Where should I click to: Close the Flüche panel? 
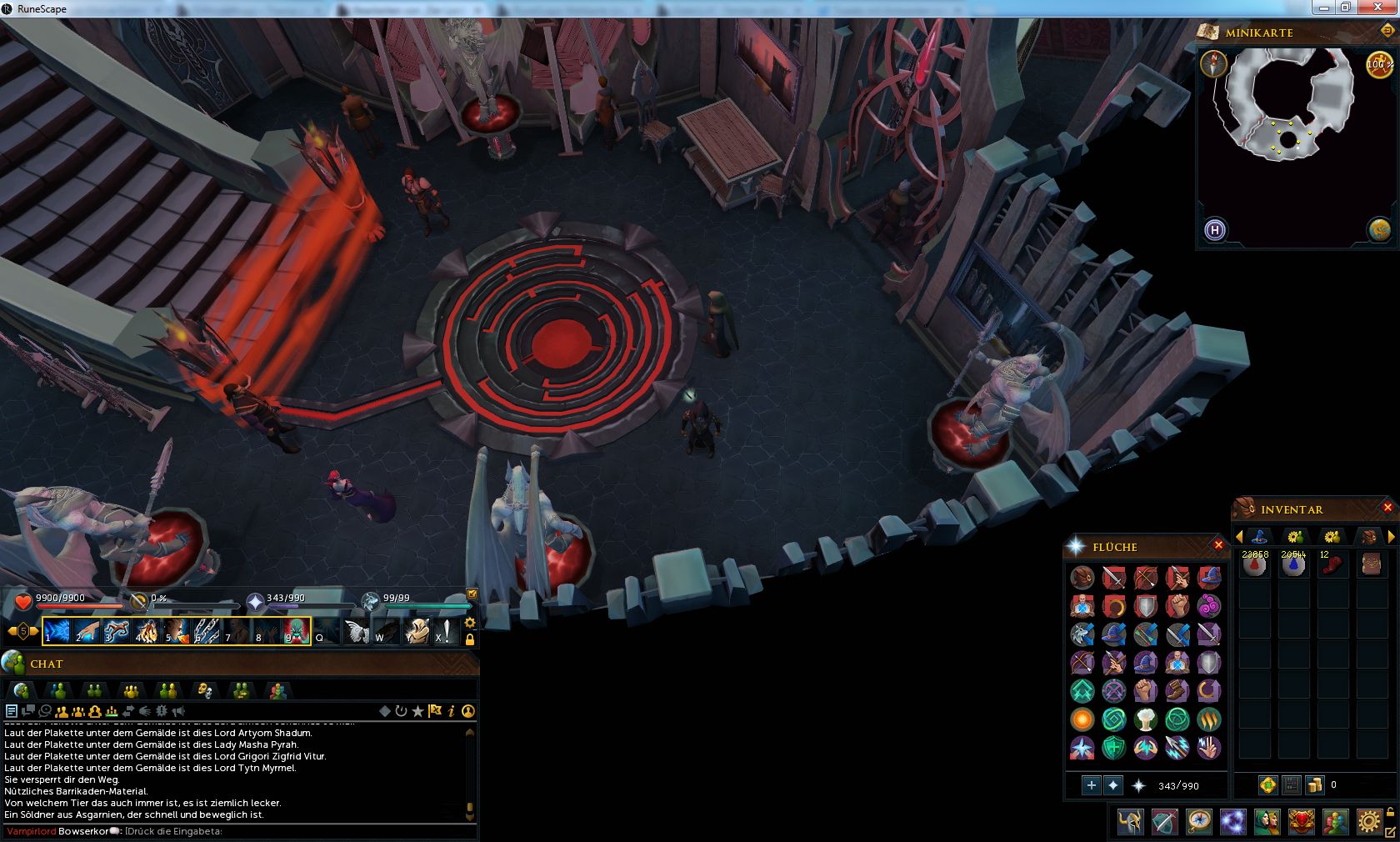[x=1218, y=545]
